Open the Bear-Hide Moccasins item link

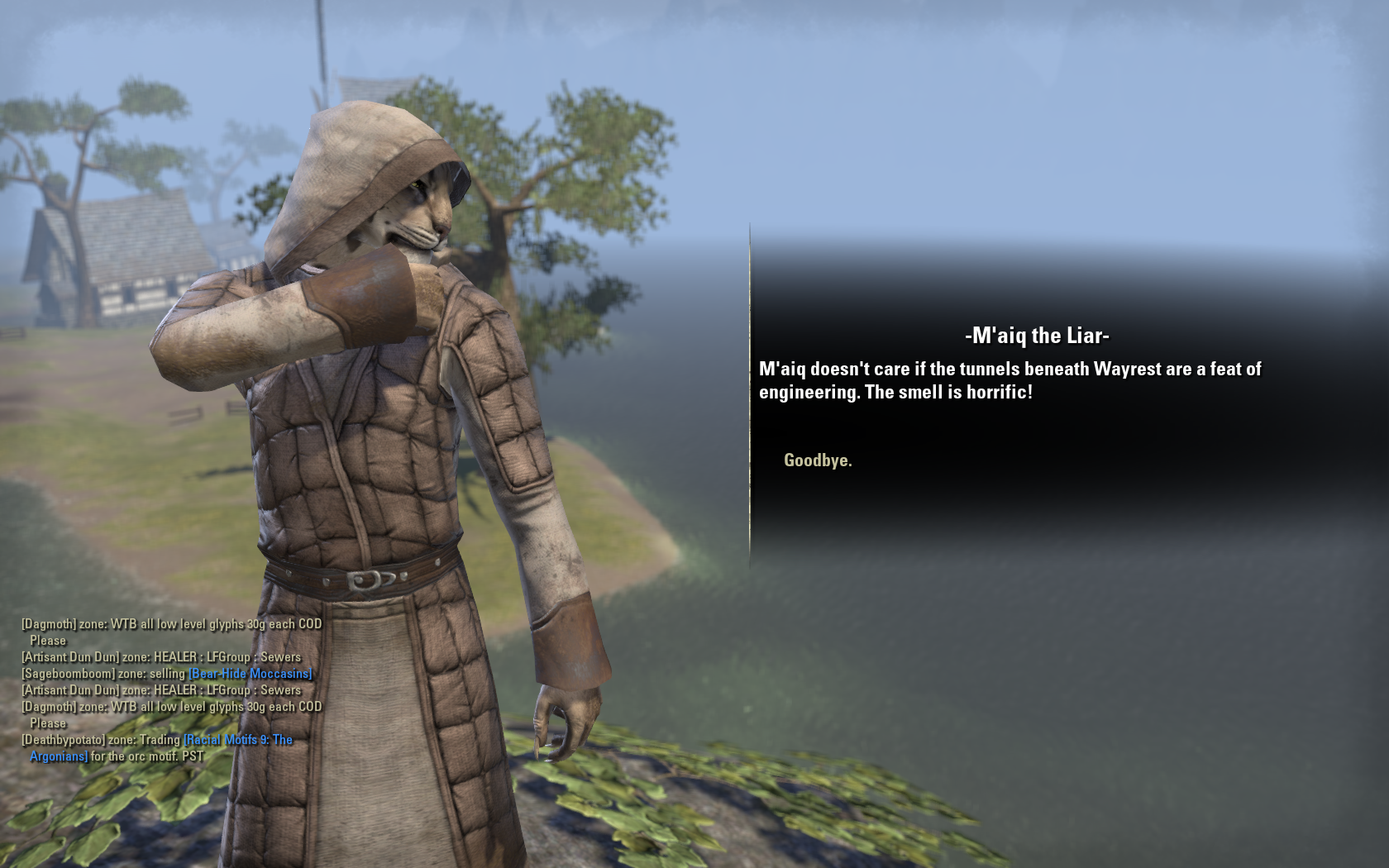pyautogui.click(x=251, y=674)
